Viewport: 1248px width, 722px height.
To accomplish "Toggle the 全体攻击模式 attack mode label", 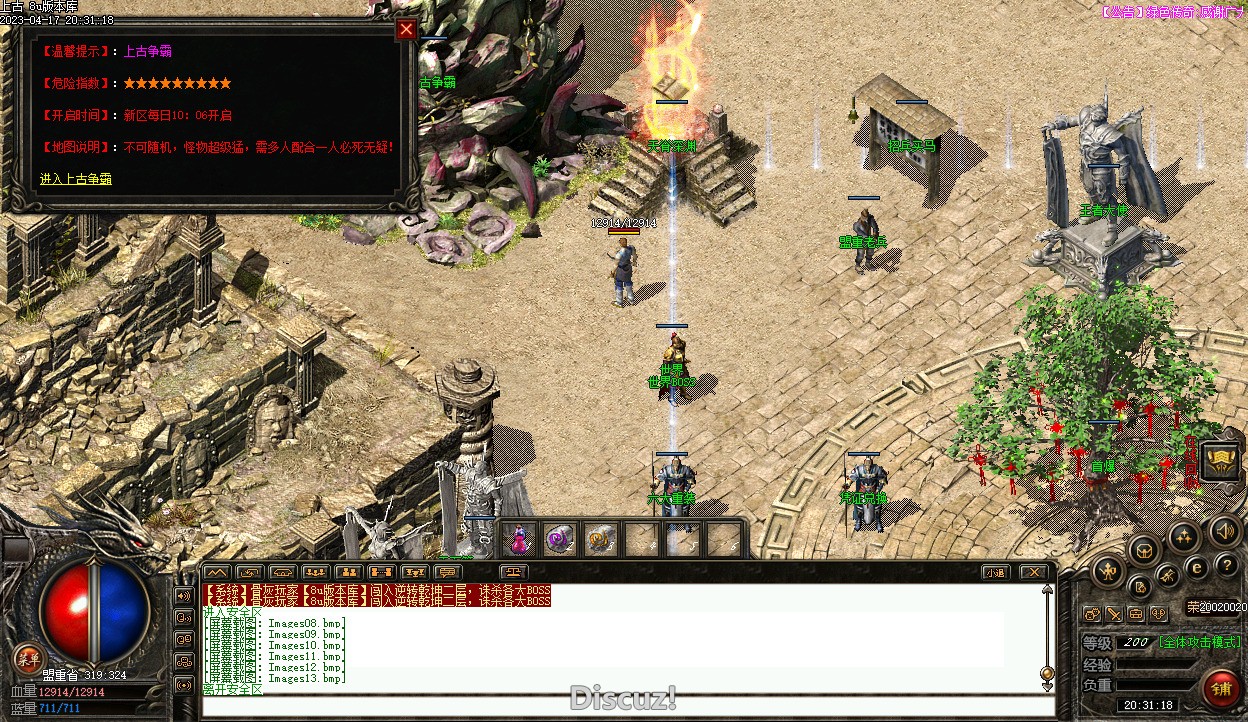I will click(x=1200, y=642).
